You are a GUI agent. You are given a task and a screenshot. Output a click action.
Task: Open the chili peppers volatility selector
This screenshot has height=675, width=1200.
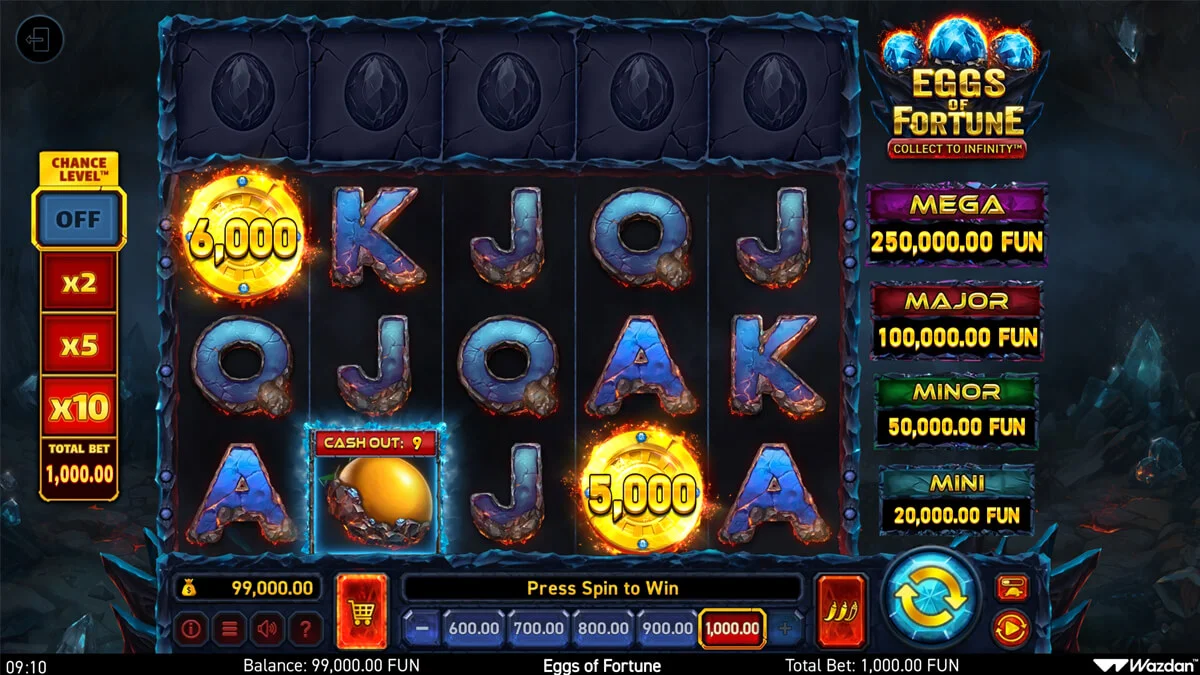[x=840, y=610]
